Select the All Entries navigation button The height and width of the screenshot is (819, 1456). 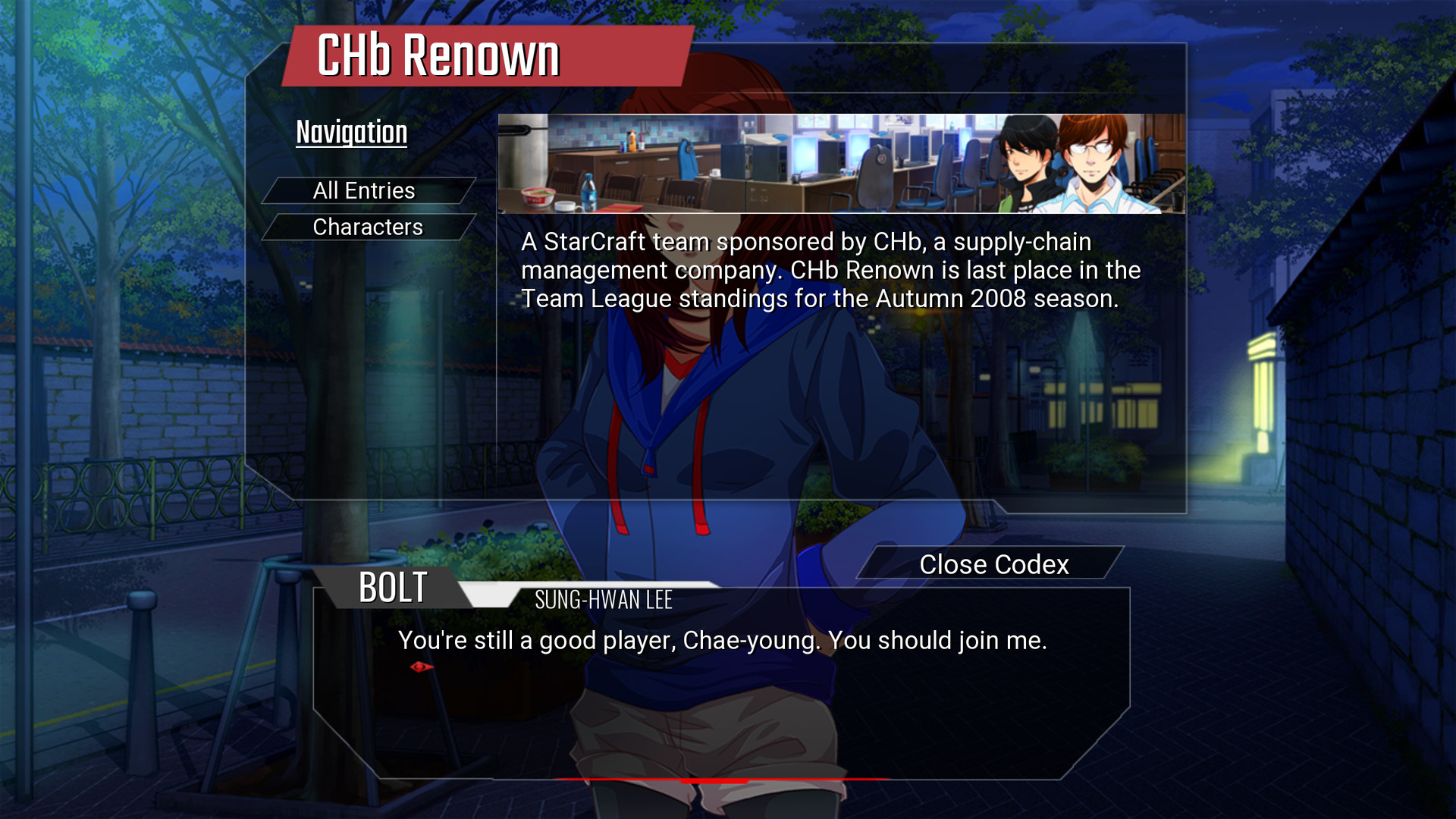click(x=365, y=190)
